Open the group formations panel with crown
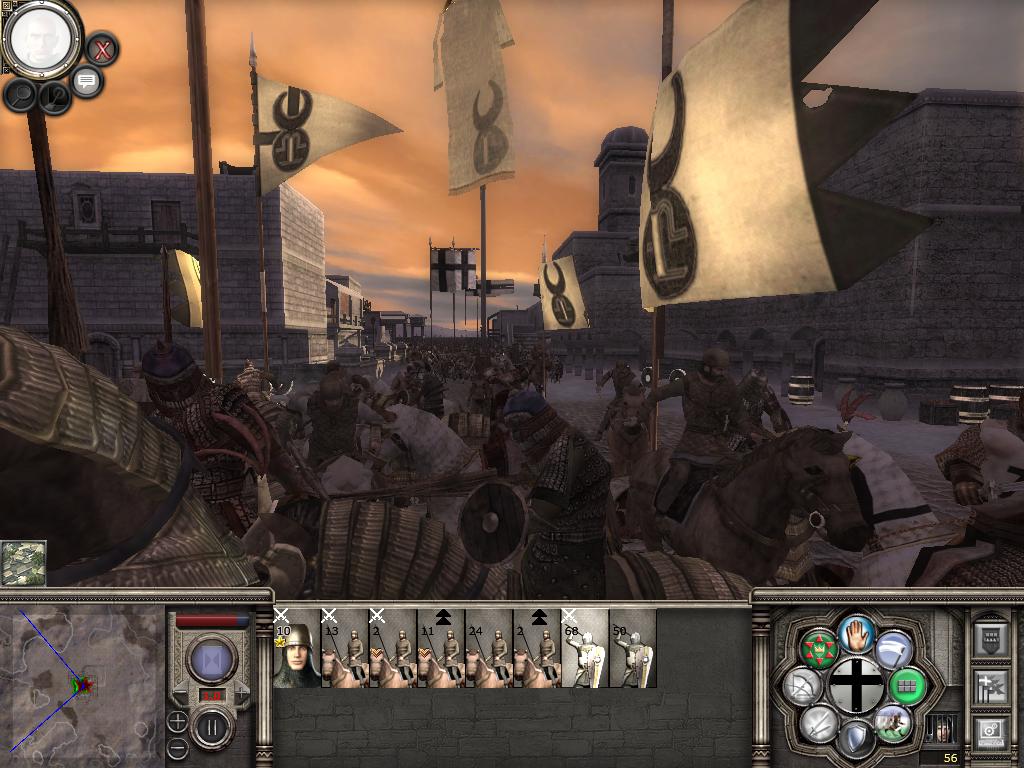The image size is (1024, 768). [819, 650]
